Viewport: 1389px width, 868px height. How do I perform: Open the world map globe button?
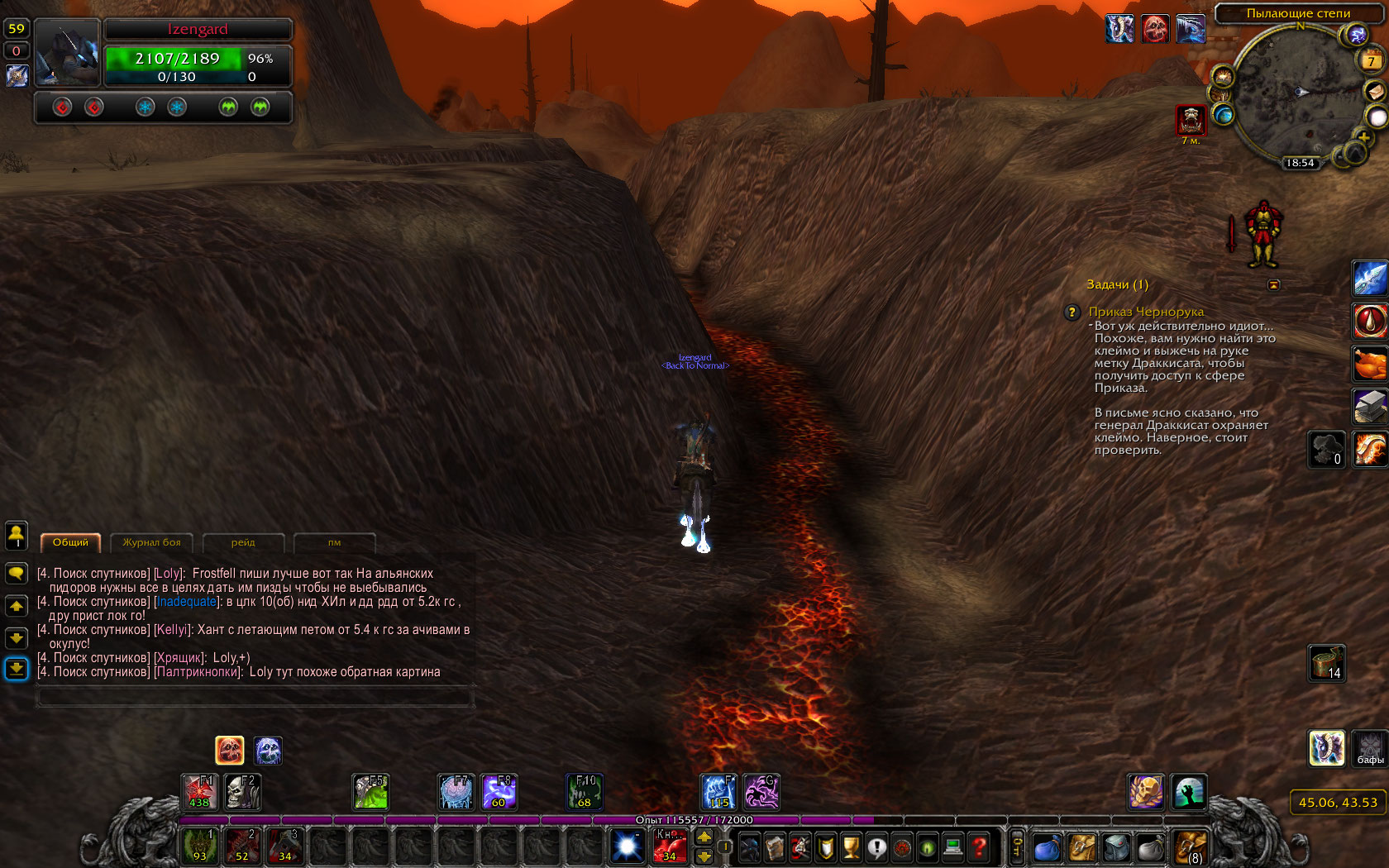(x=1223, y=114)
